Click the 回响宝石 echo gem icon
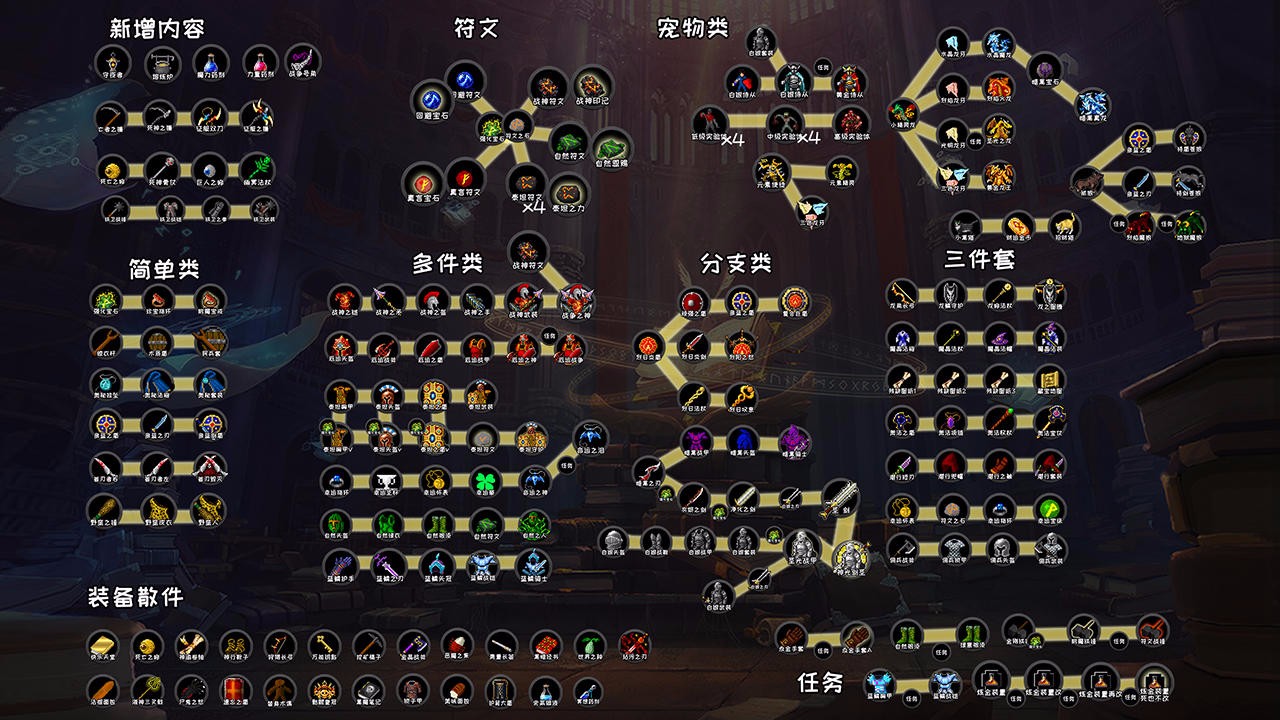Image resolution: width=1280 pixels, height=720 pixels. click(x=430, y=99)
